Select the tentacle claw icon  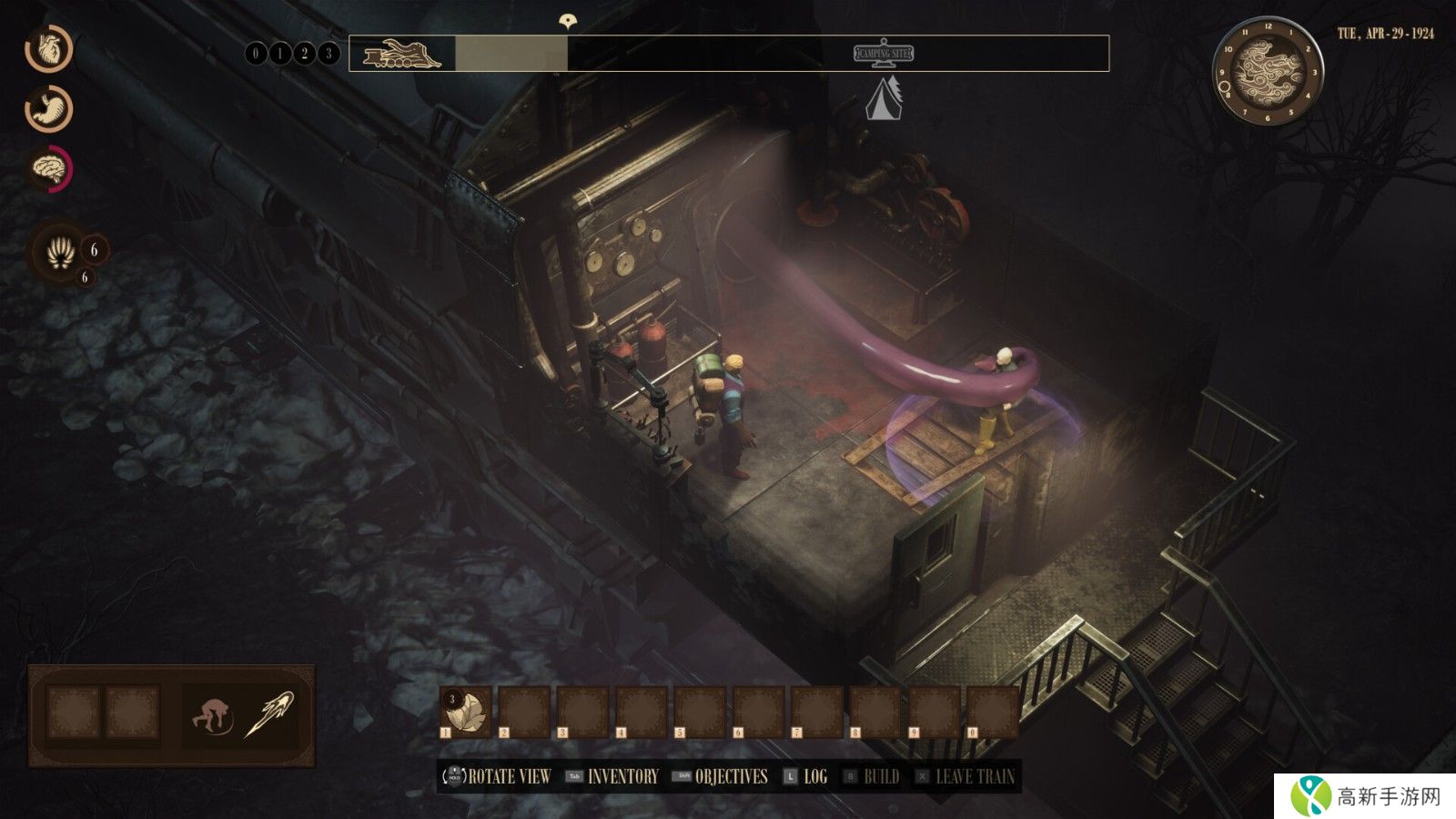click(61, 251)
